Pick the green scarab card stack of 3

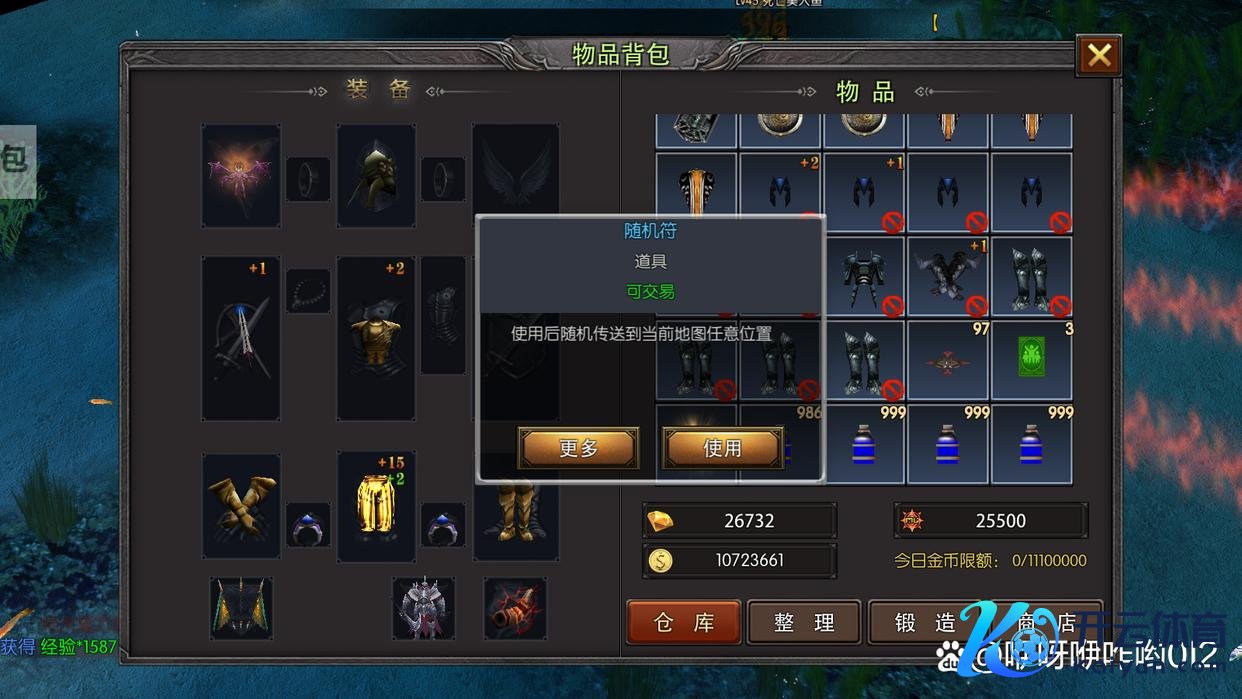tap(1031, 360)
